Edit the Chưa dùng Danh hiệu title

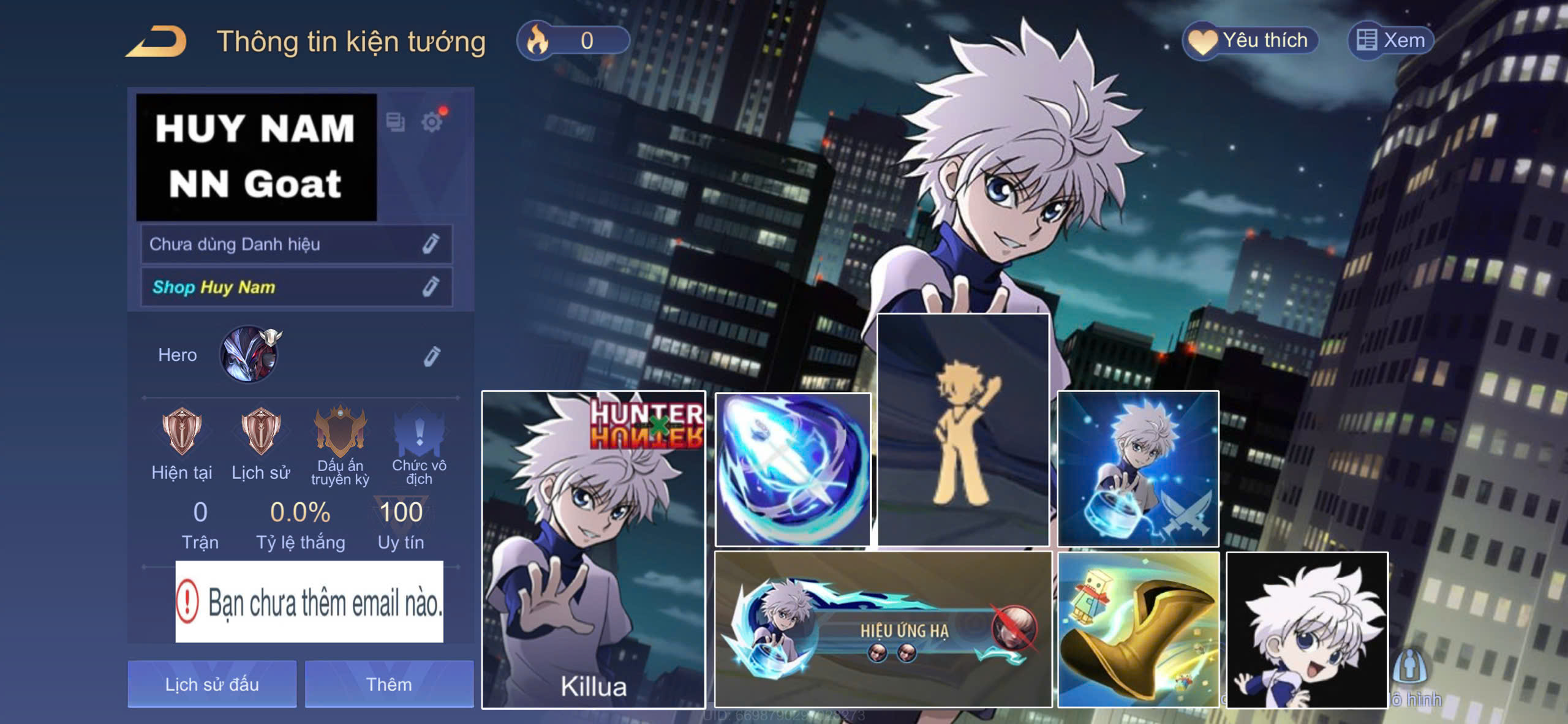[x=431, y=244]
